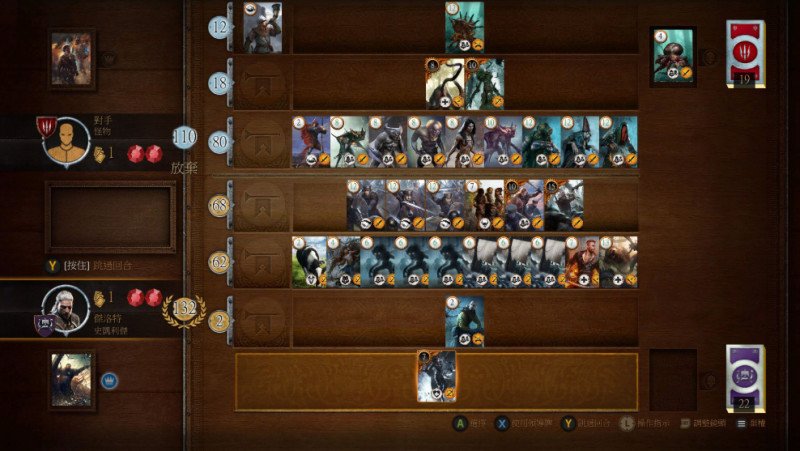The width and height of the screenshot is (800, 451).
Task: View the opponent's discard pile card
Action: click(673, 55)
